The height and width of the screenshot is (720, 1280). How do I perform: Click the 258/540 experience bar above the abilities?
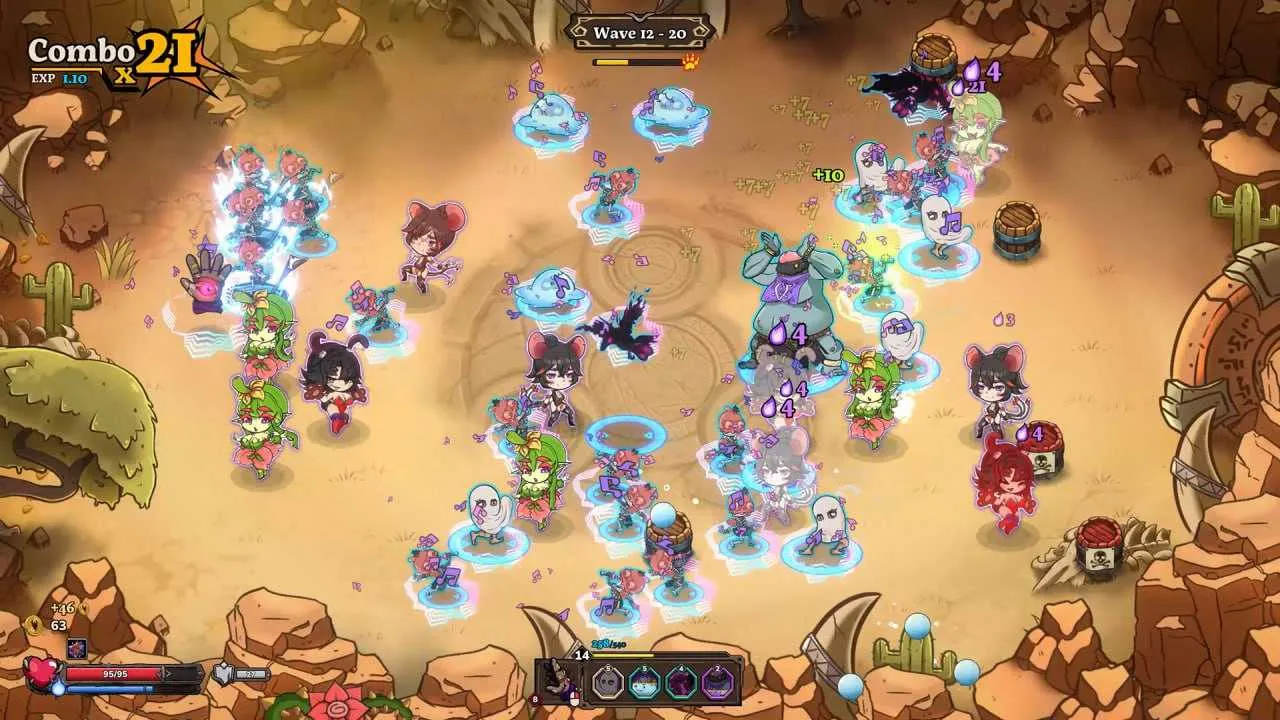(607, 644)
